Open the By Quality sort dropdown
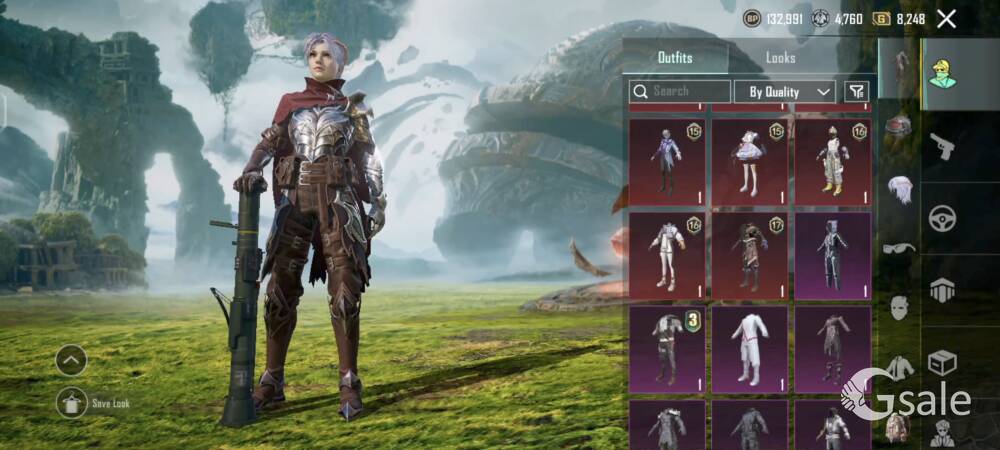The width and height of the screenshot is (1000, 450). click(785, 91)
